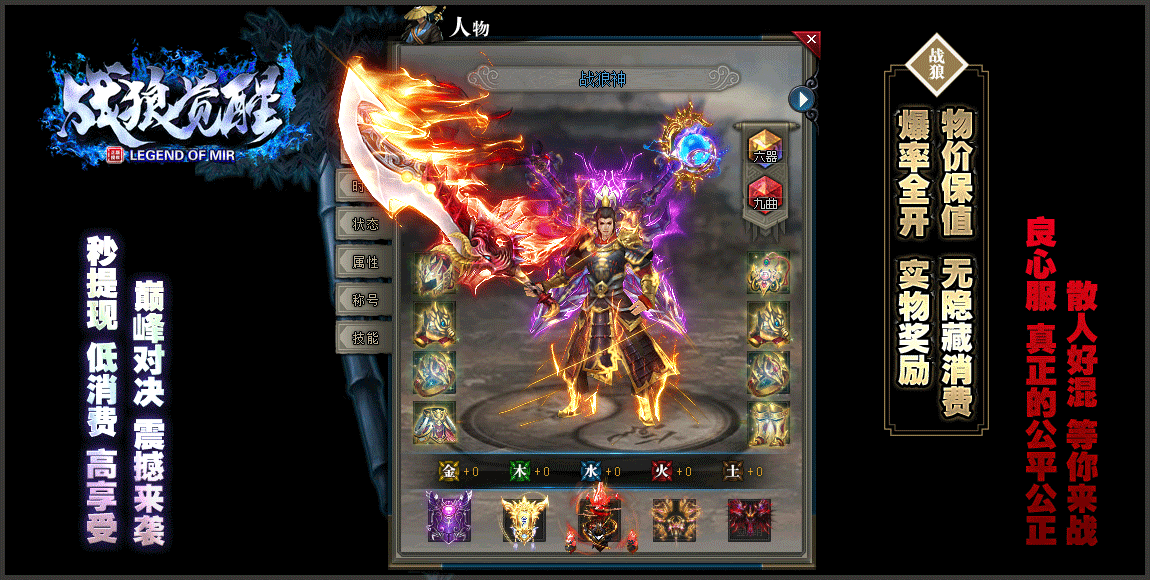Select the 技能 tab

365,338
